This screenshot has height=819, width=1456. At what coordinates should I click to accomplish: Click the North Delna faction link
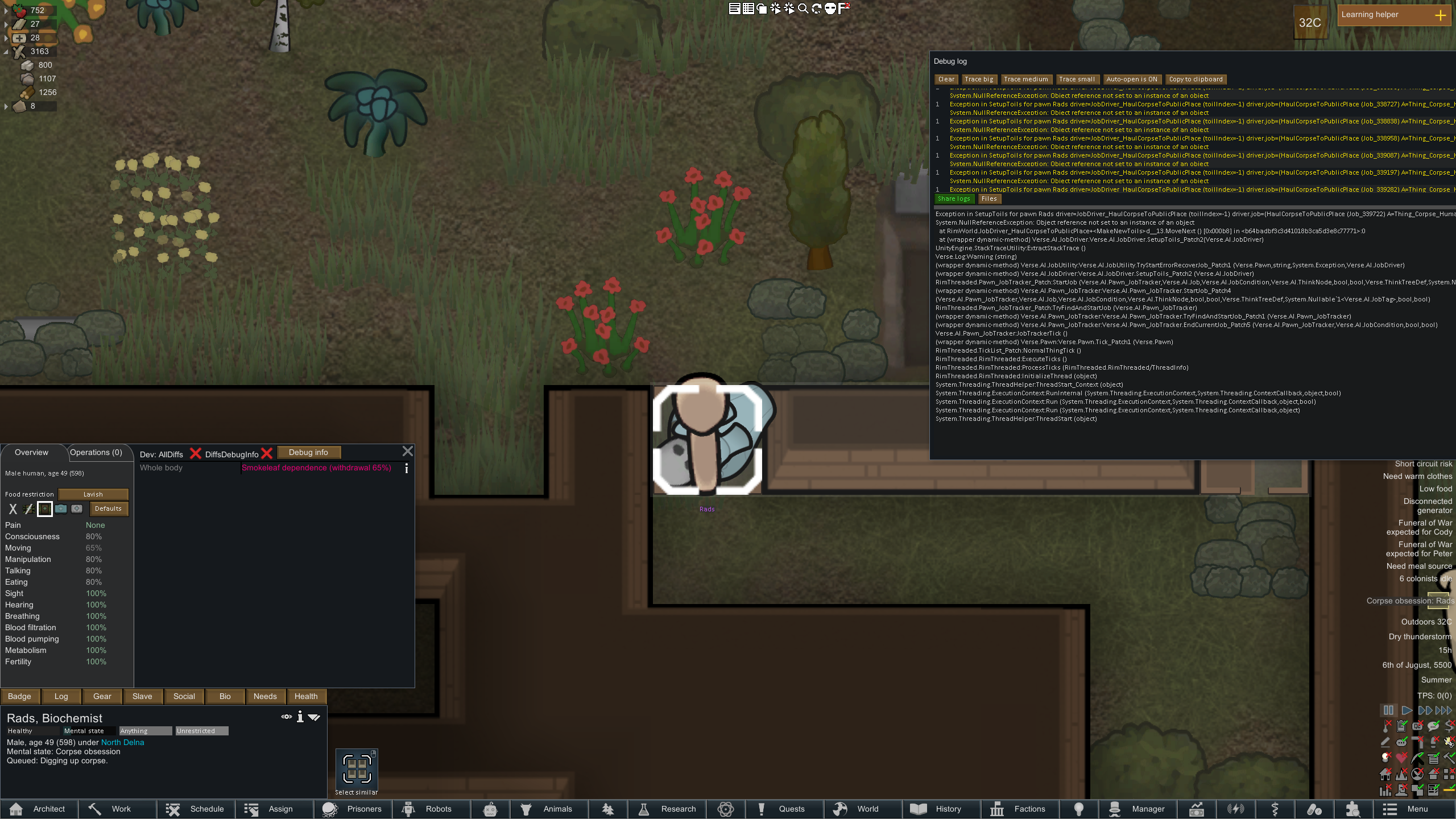(122, 742)
